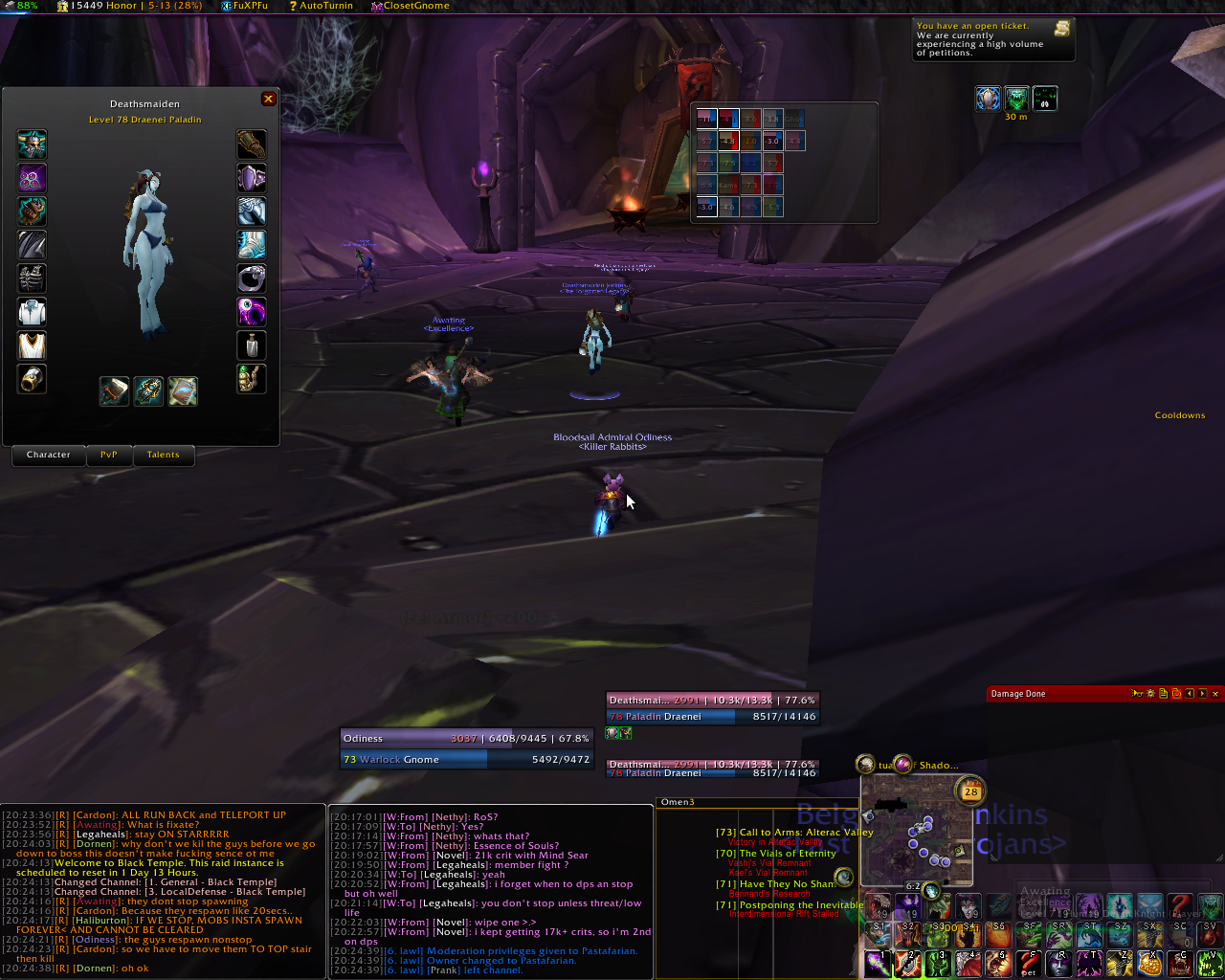Inspect the horned helmet equipment slot

(32, 145)
